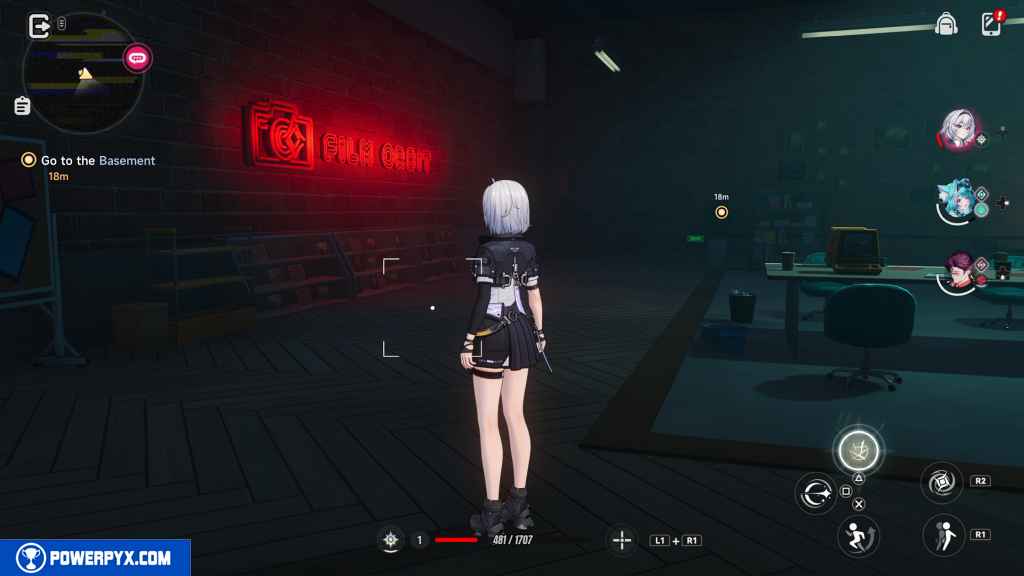Switch to the white-haired party member

point(958,130)
